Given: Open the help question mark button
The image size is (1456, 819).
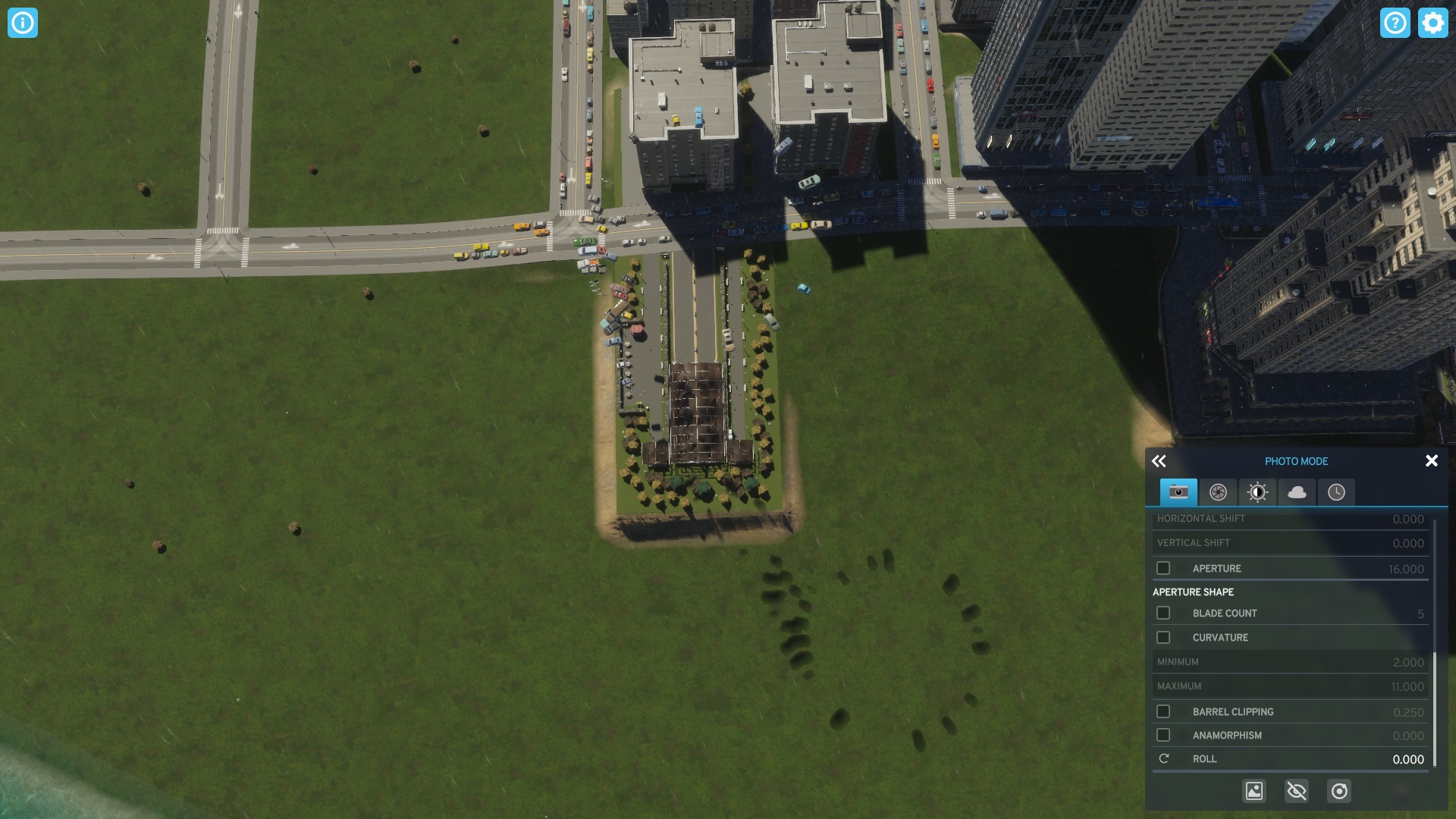Looking at the screenshot, I should tap(1396, 23).
